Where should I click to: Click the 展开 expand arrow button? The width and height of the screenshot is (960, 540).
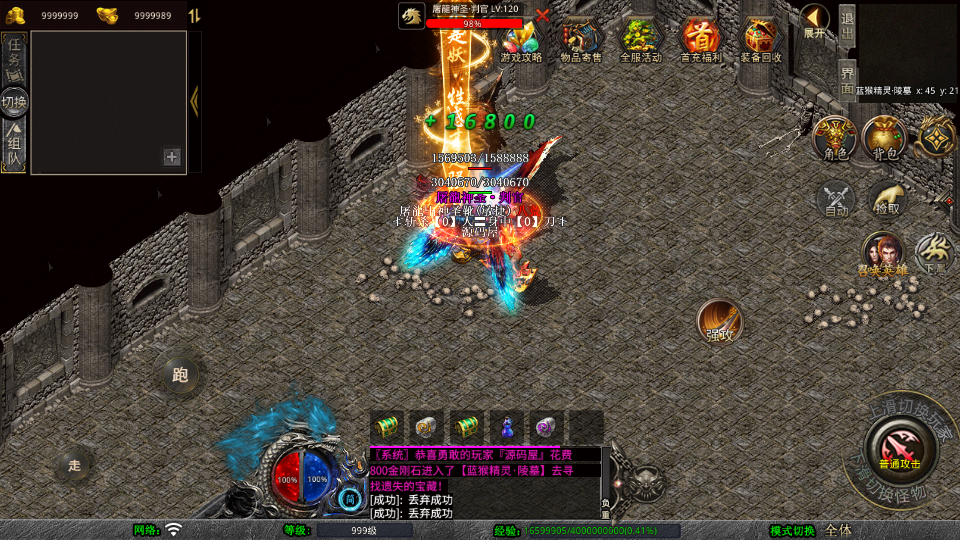pos(815,22)
